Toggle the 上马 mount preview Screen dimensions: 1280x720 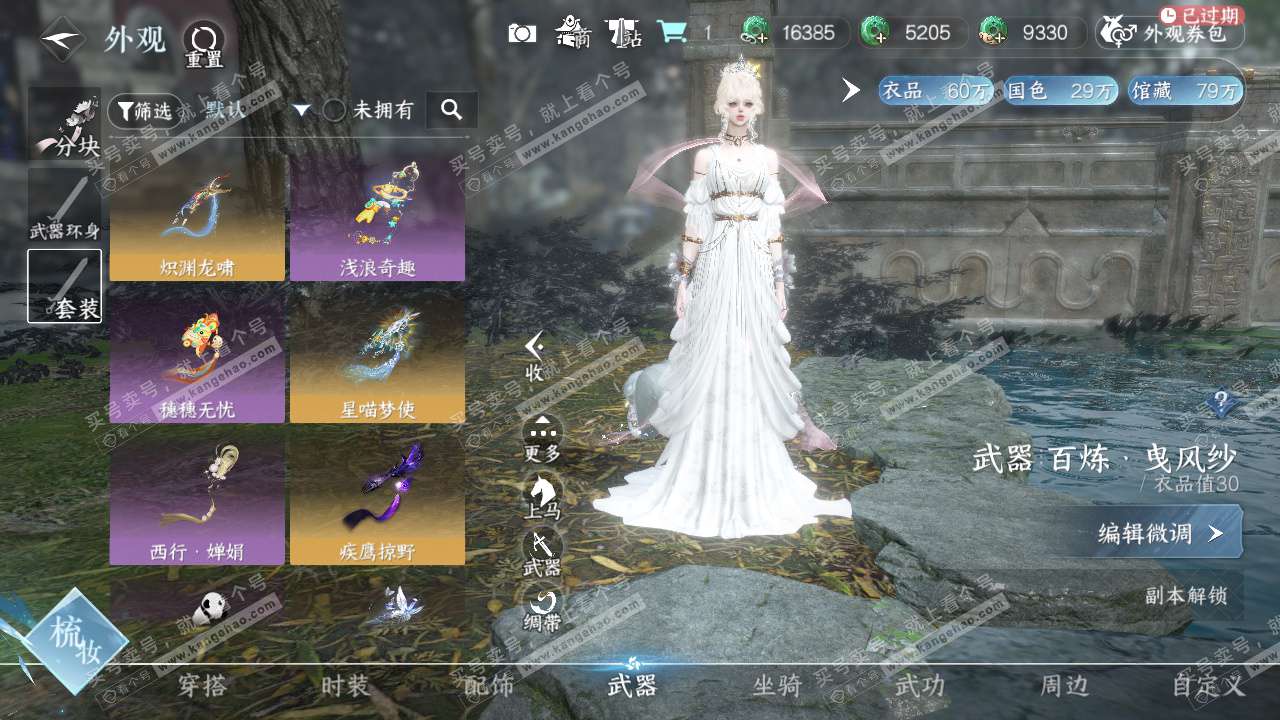pos(543,496)
